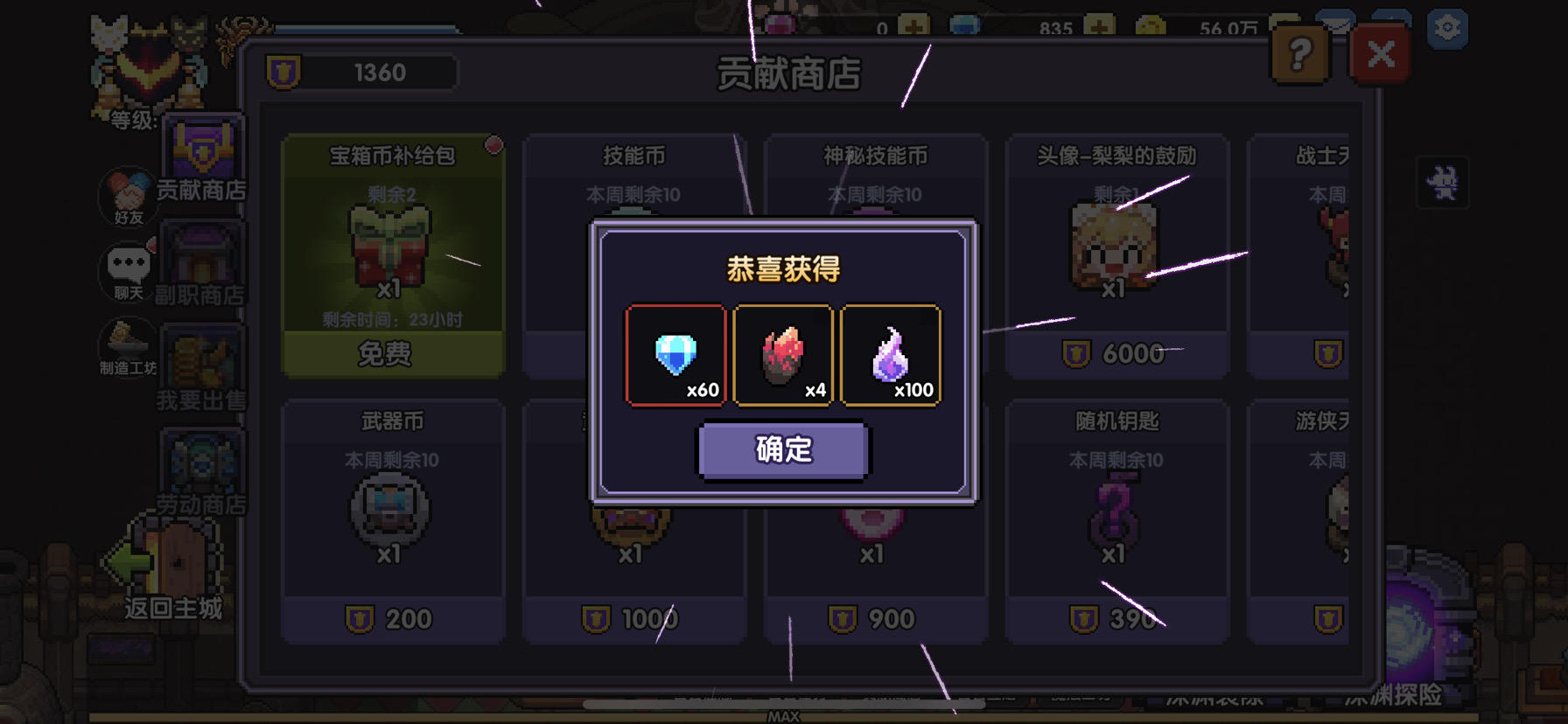The height and width of the screenshot is (724, 1568).
Task: Select the 贡献商店 chest icon
Action: 201,144
